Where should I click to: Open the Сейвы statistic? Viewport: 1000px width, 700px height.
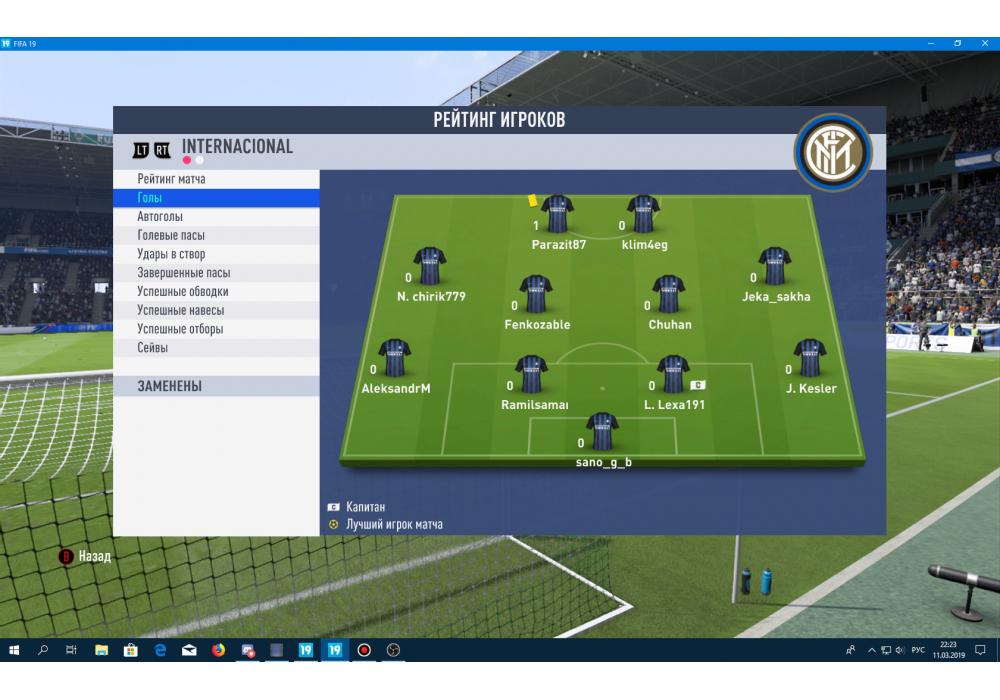tap(153, 348)
